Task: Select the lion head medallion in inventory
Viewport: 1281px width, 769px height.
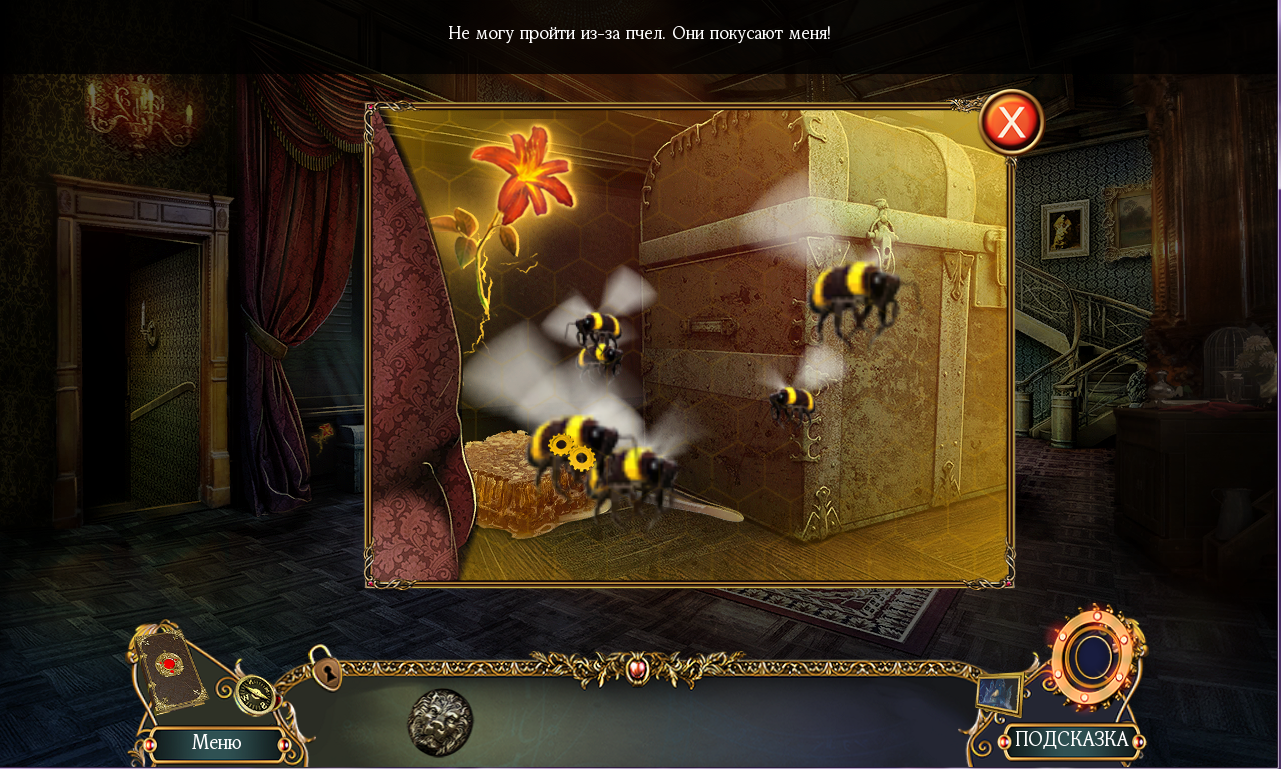Action: pos(440,721)
